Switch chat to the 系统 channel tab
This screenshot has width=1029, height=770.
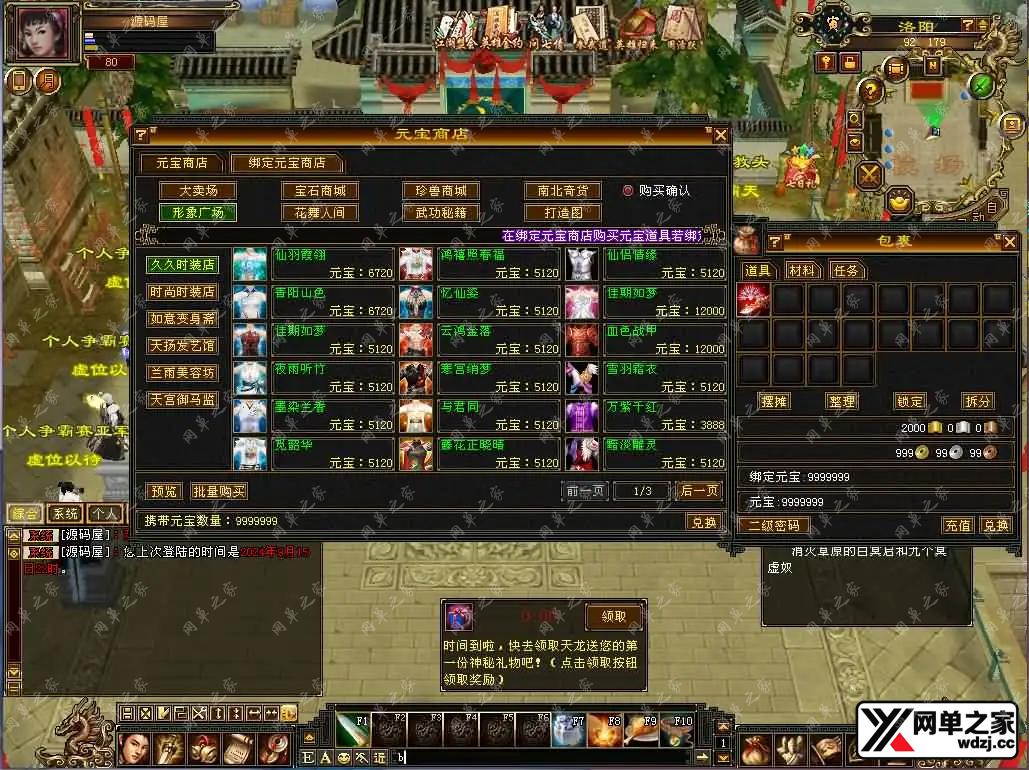point(65,513)
